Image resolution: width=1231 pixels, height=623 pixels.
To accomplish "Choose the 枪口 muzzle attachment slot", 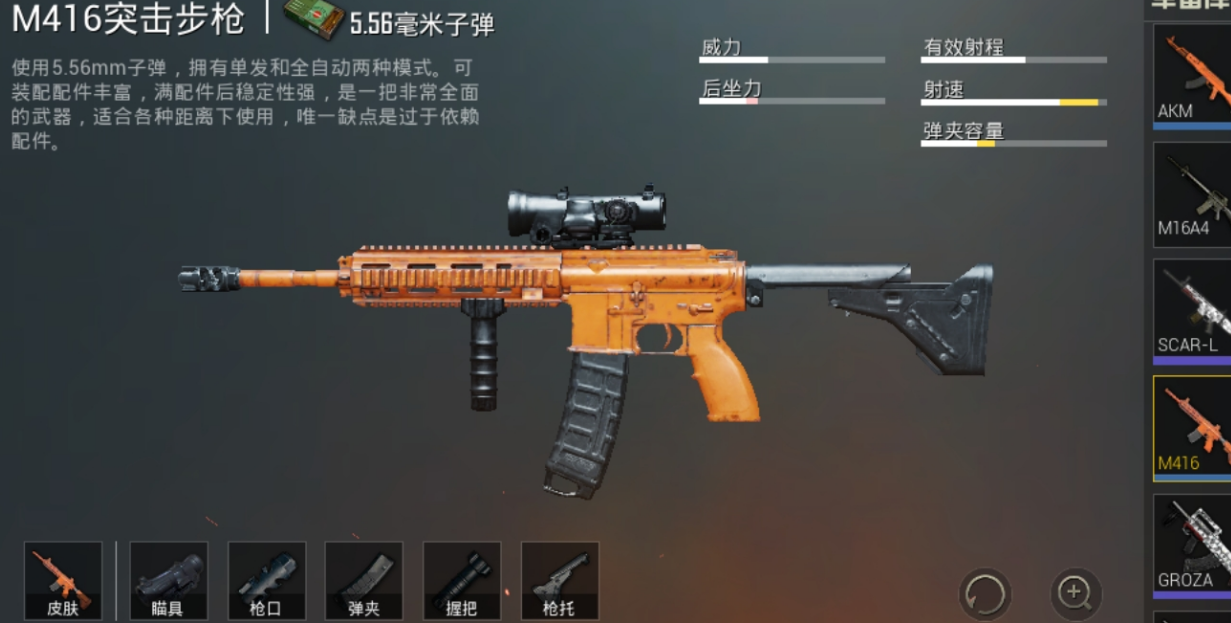I will pos(267,580).
